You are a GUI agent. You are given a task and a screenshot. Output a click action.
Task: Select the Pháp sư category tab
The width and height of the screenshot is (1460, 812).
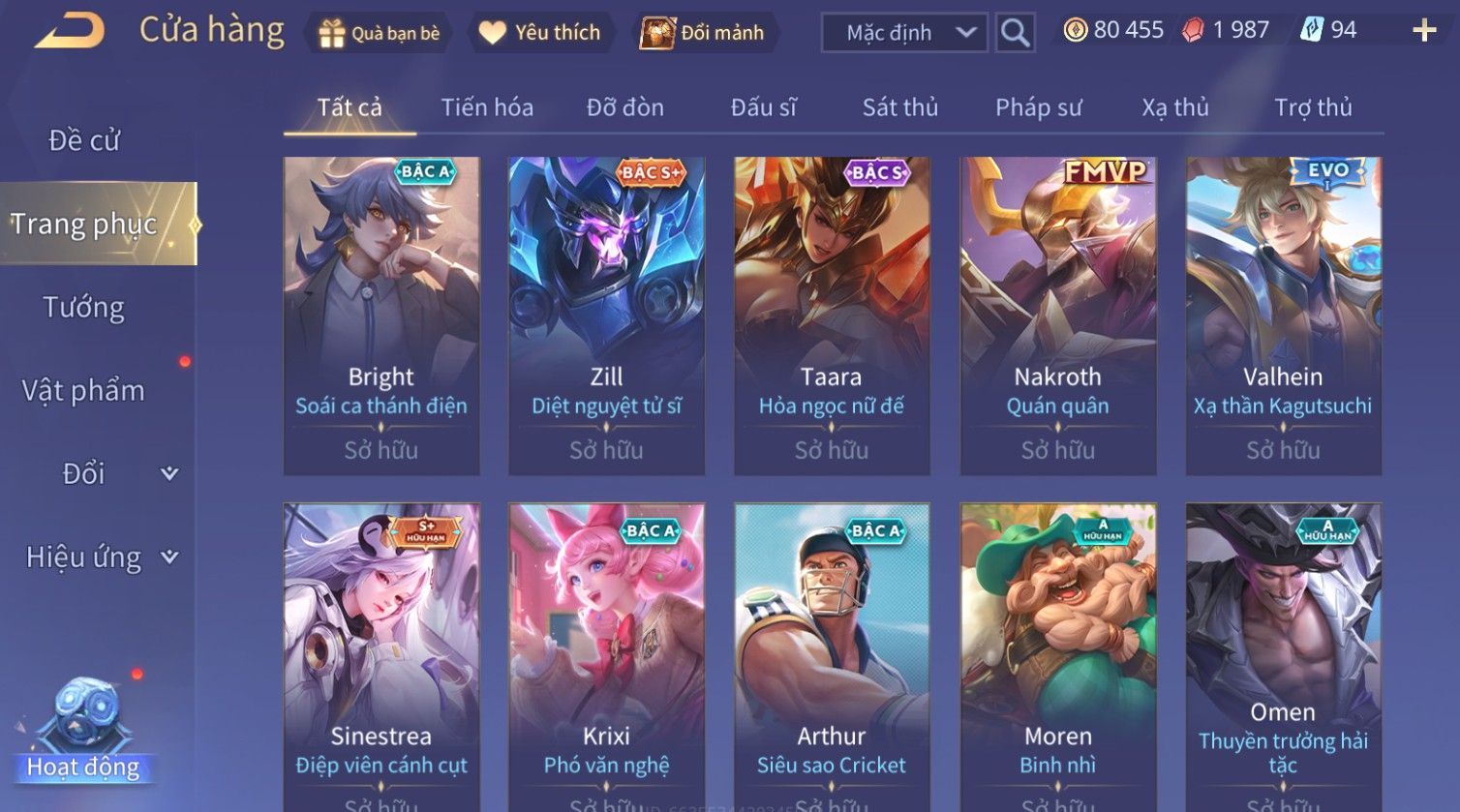pos(1038,107)
